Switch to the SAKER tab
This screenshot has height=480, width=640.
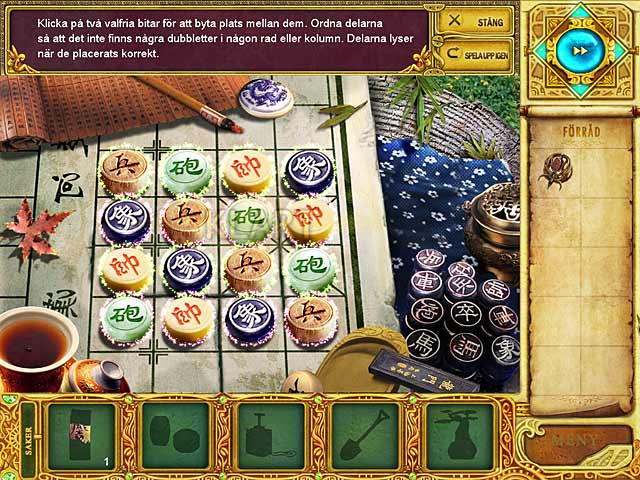click(x=28, y=436)
